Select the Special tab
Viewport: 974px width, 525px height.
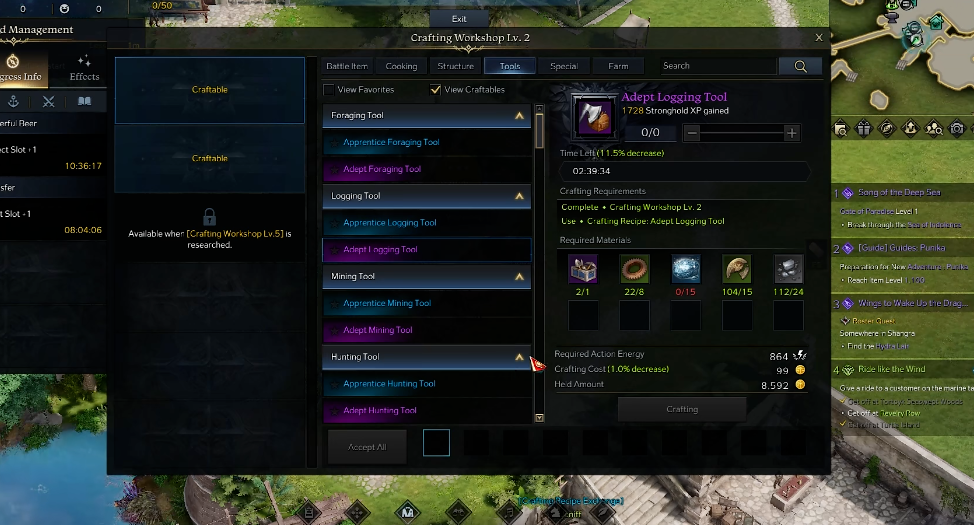pyautogui.click(x=564, y=66)
